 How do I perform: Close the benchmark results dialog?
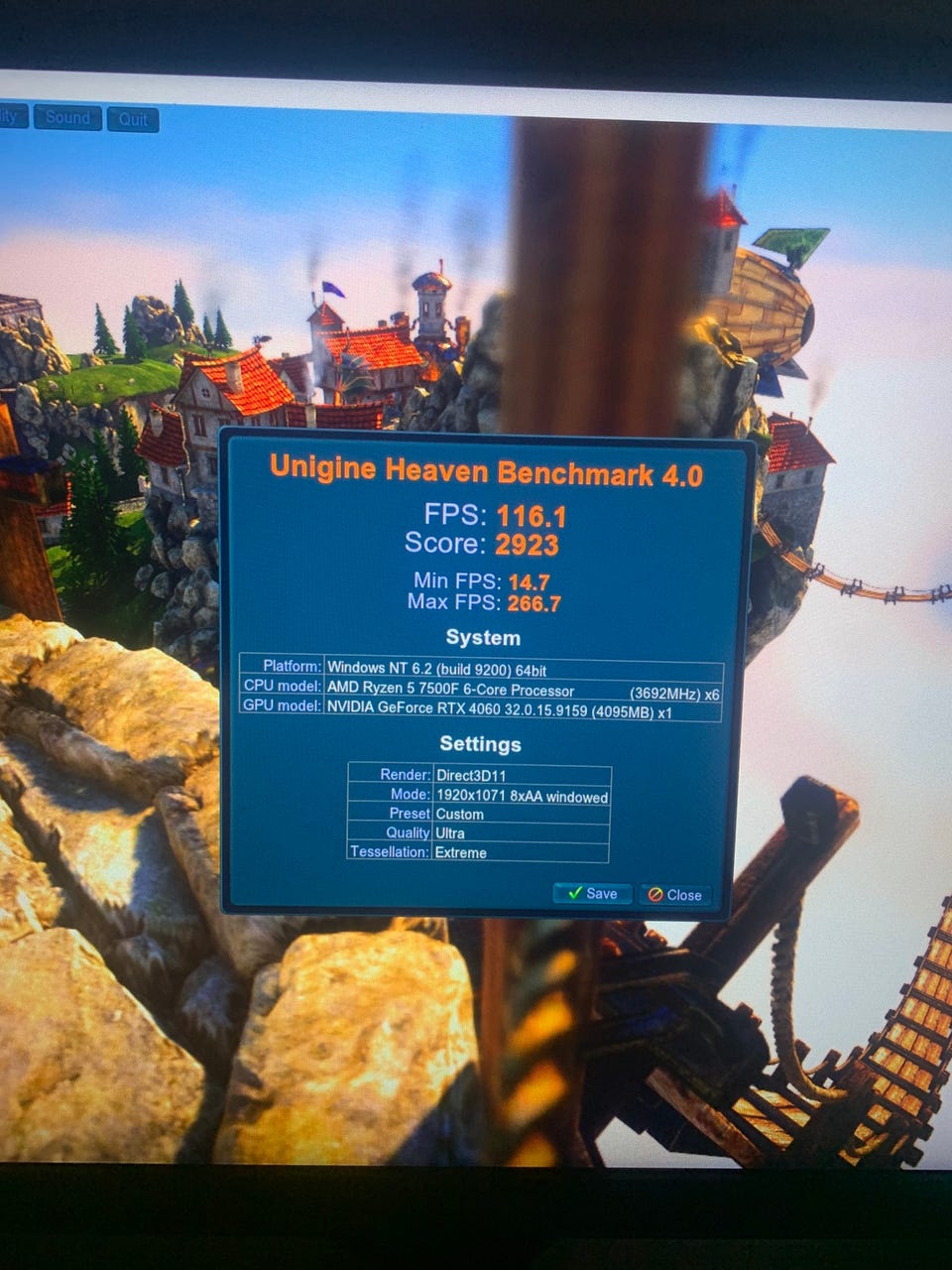click(675, 894)
